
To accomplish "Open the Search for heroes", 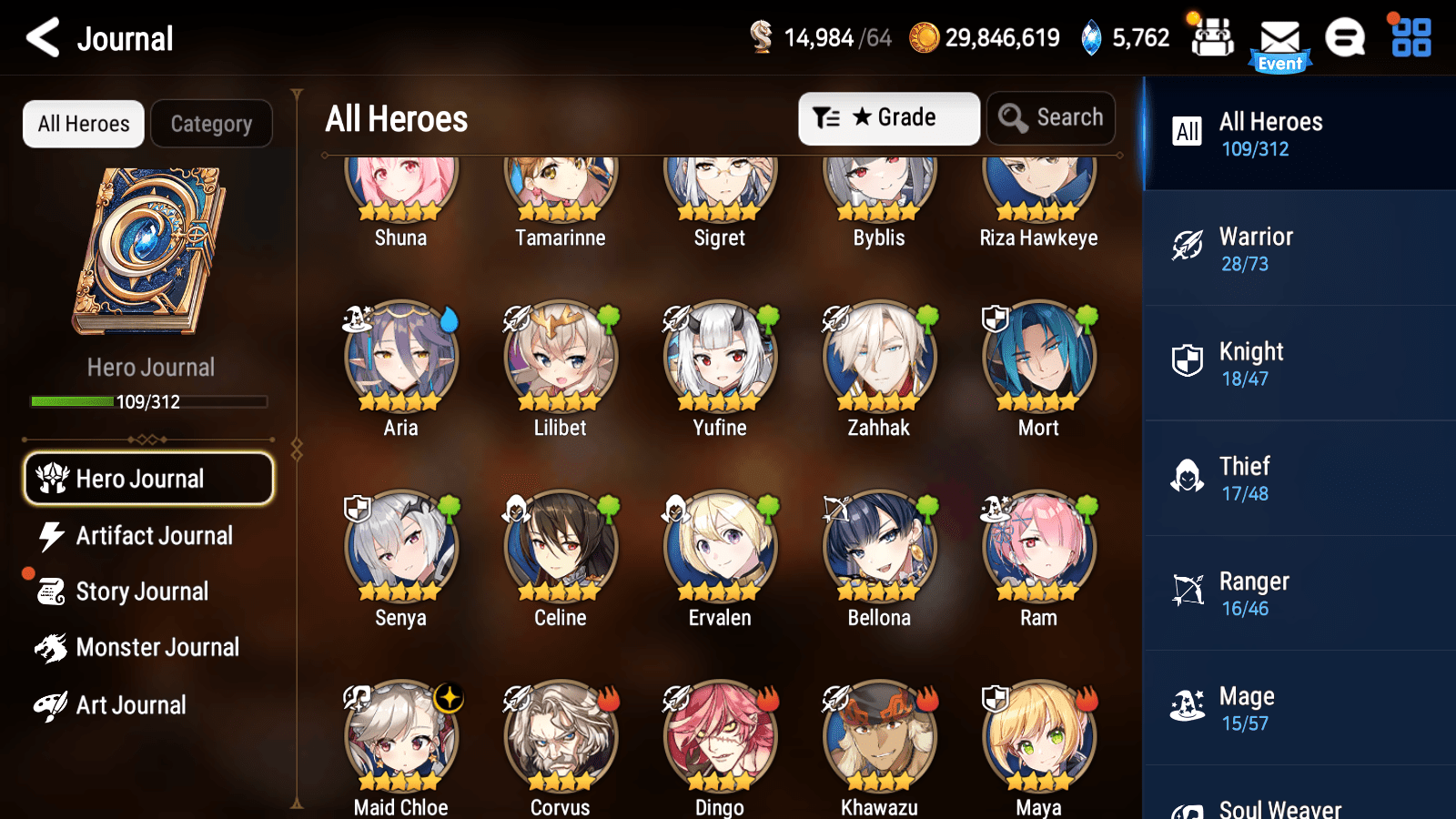I will (1050, 117).
